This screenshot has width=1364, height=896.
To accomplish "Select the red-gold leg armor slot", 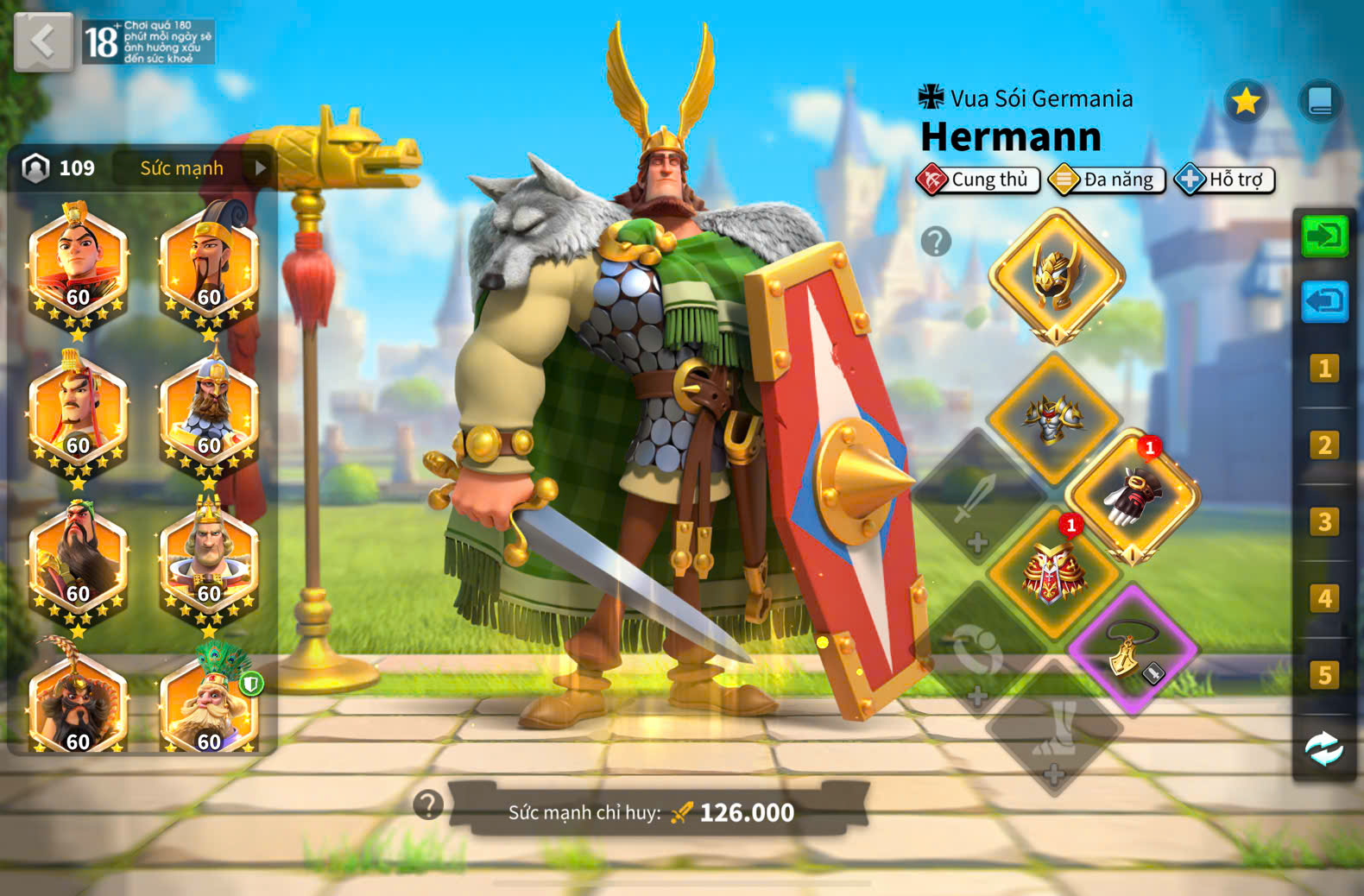I will click(1052, 572).
